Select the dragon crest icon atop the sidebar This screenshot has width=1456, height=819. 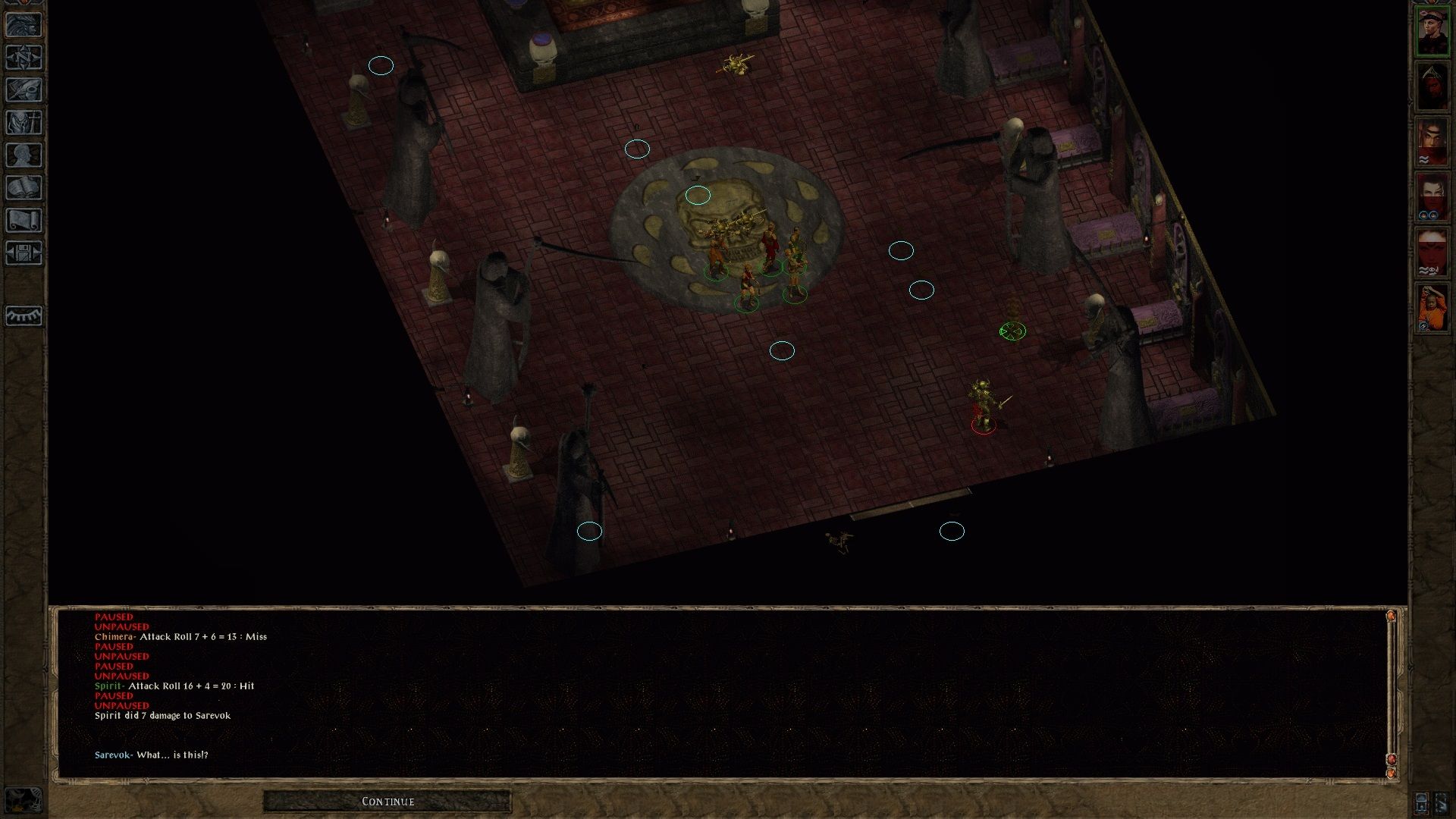tap(25, 23)
